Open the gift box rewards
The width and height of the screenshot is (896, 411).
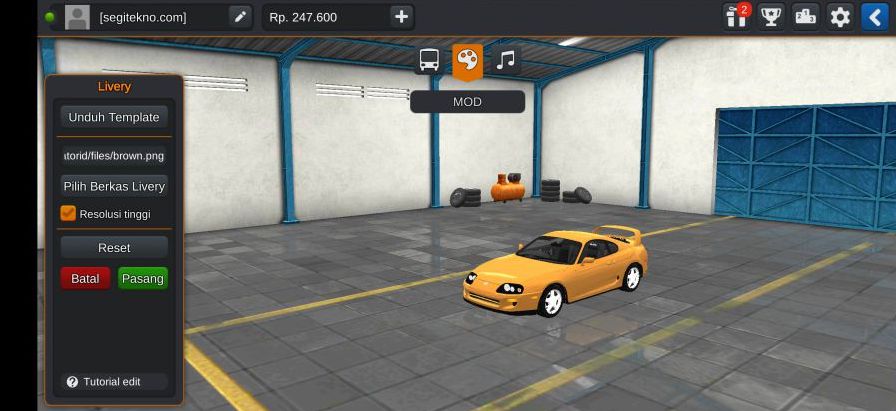pyautogui.click(x=738, y=17)
